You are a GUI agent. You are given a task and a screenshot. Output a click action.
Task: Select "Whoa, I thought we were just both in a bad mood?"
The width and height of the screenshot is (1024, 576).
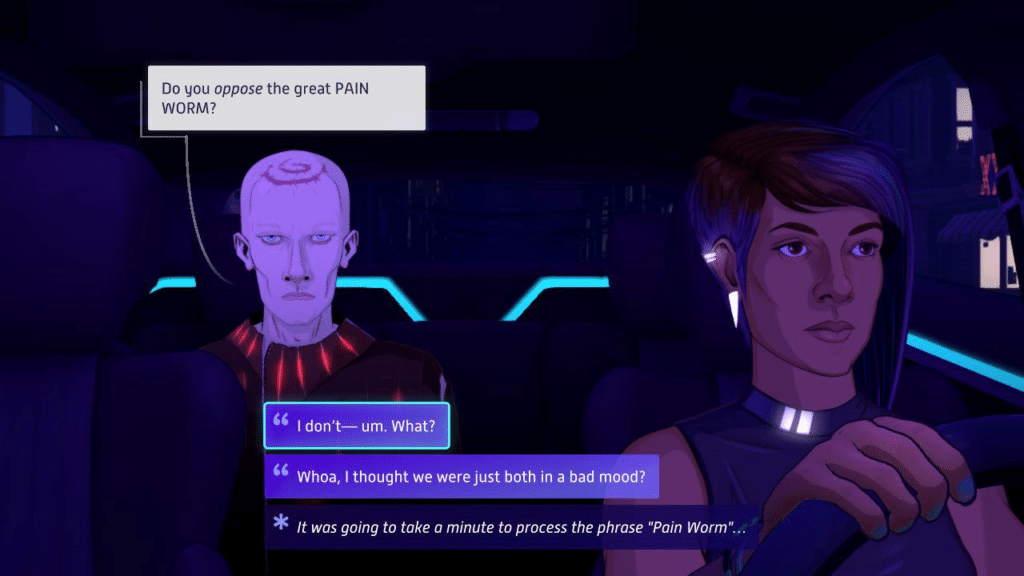[462, 476]
